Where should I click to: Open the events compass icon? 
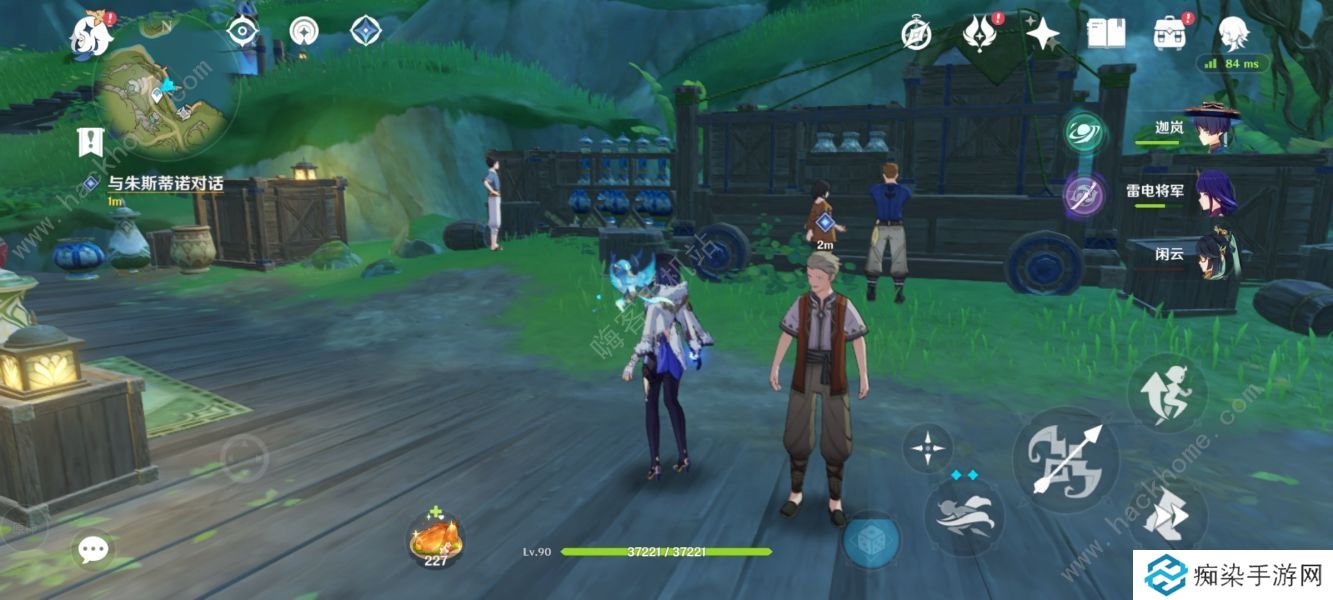tap(916, 35)
